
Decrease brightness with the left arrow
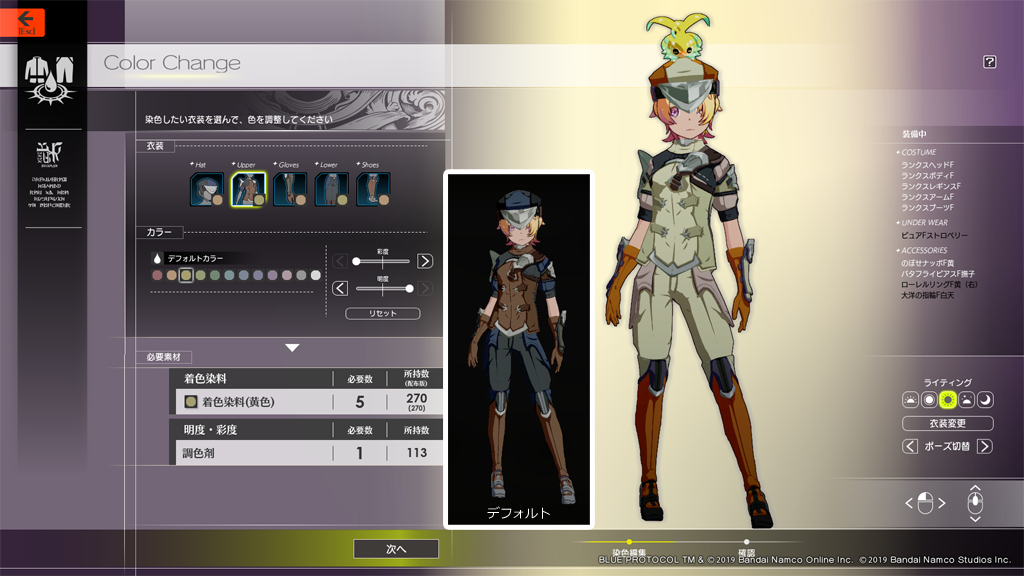[x=340, y=288]
